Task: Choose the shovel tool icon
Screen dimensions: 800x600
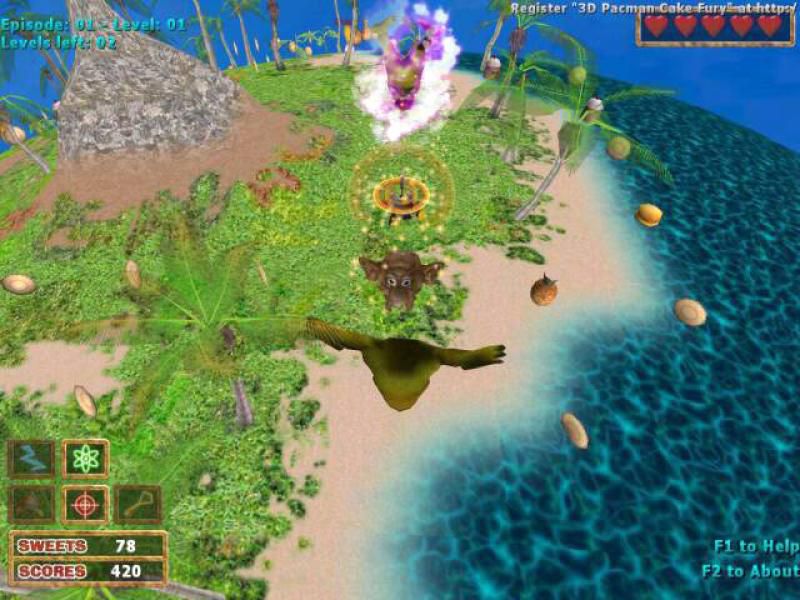Action: (138, 505)
